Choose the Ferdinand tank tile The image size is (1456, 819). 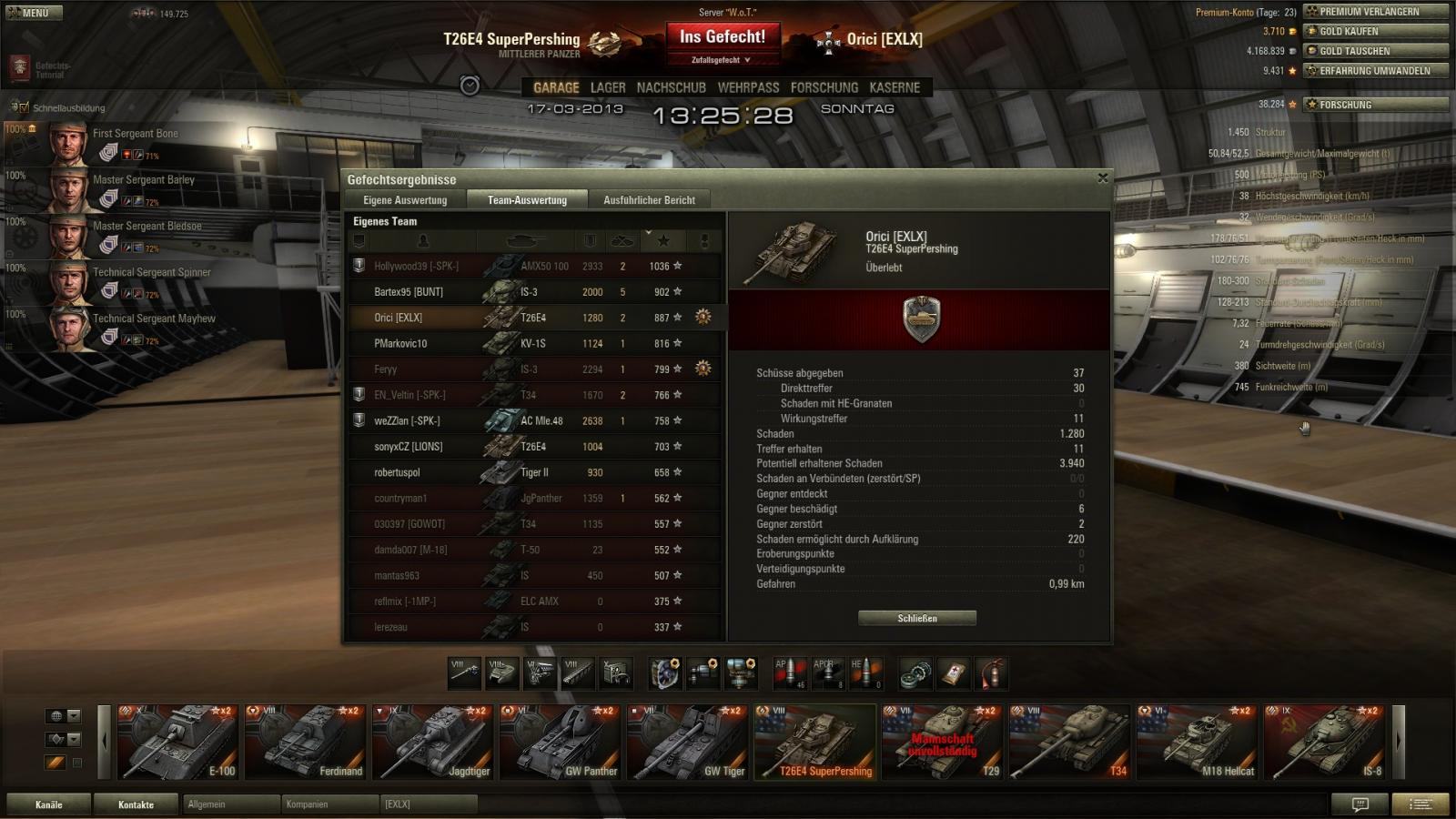point(305,742)
